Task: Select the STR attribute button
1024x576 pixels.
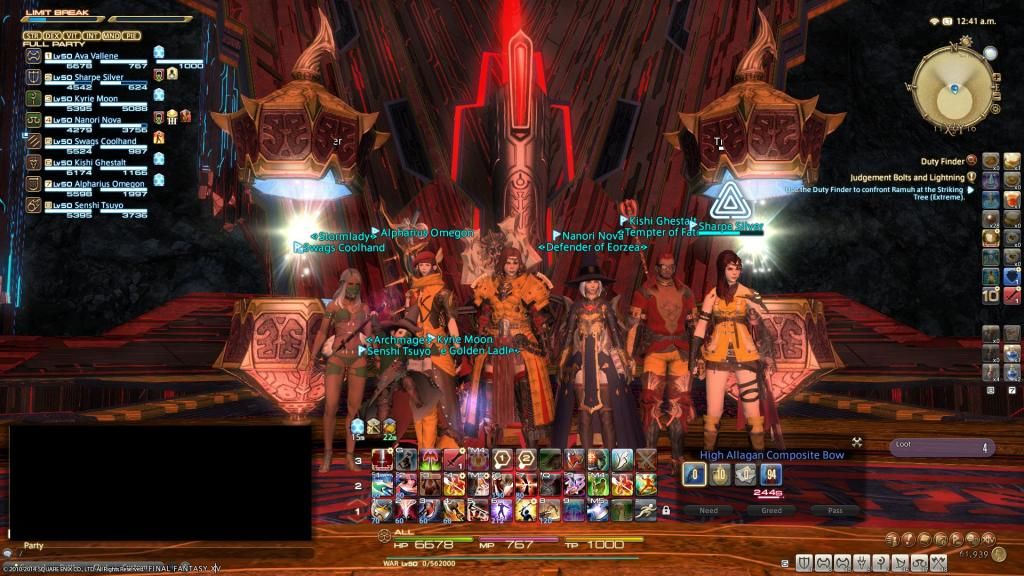Action: 33,36
